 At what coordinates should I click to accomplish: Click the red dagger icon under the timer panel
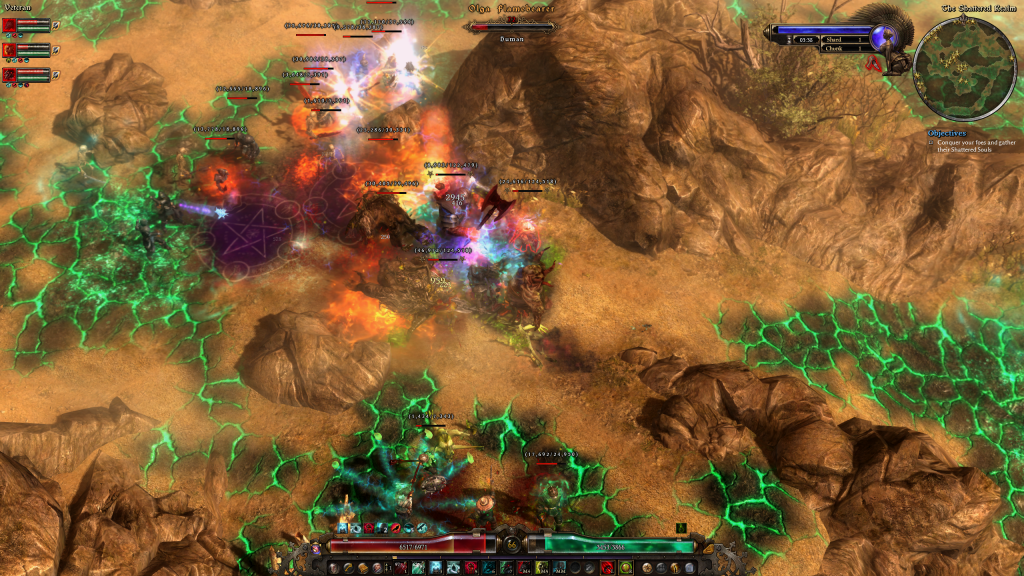[873, 63]
